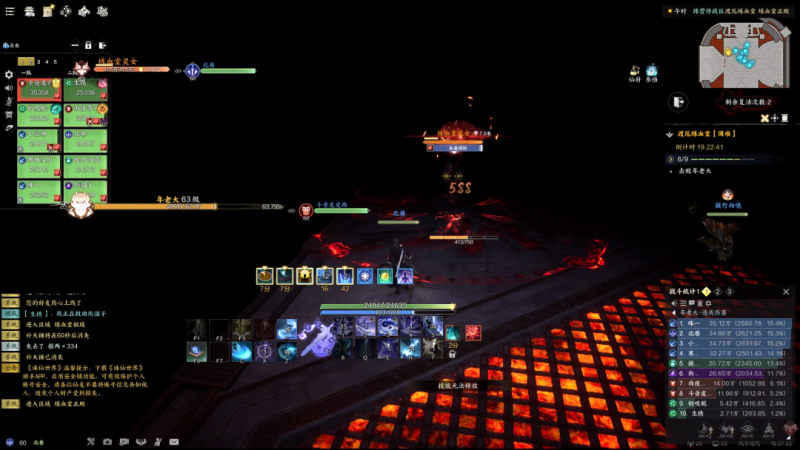Minimize the raid frame panel
The width and height of the screenshot is (800, 450).
(x=76, y=46)
